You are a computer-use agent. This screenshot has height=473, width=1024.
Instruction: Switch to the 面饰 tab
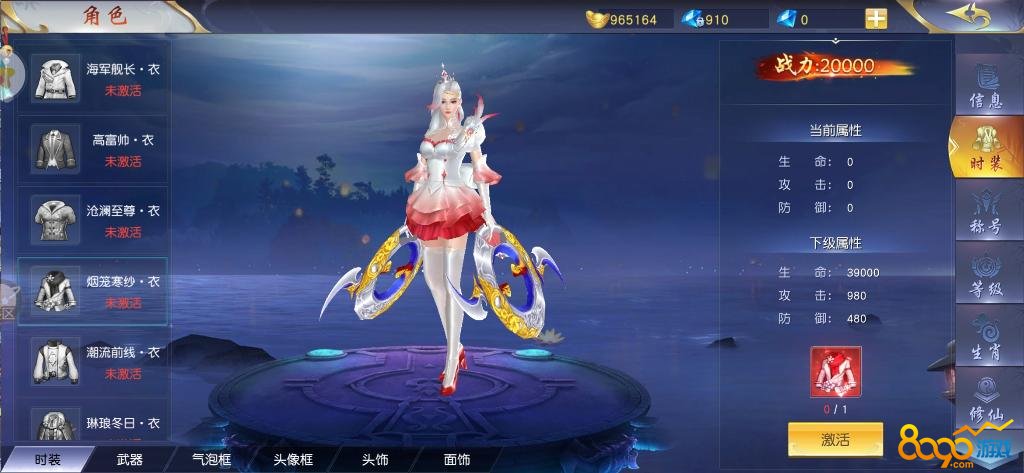(x=457, y=460)
